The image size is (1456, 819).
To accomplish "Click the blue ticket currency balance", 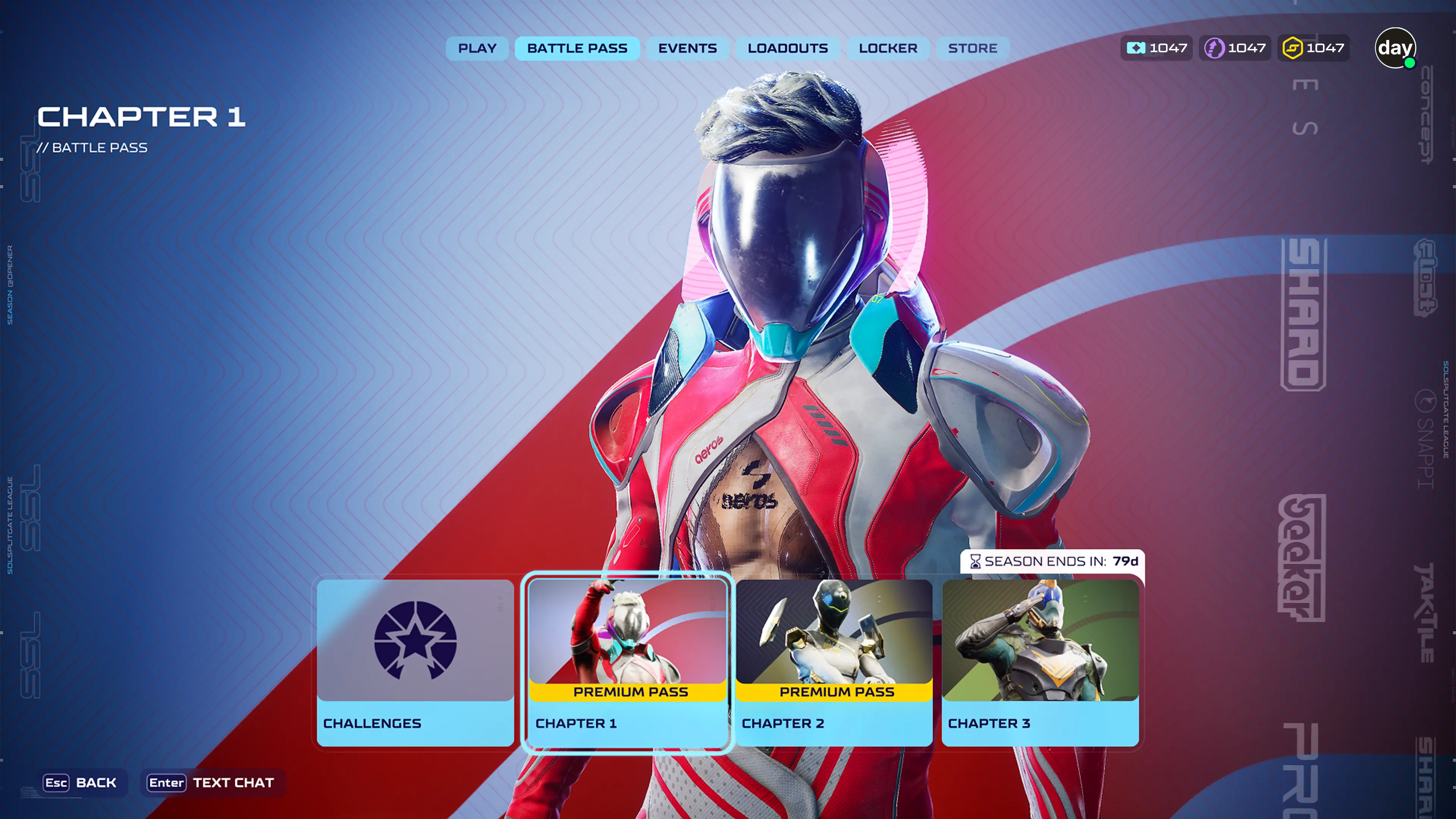I will pos(1156,48).
